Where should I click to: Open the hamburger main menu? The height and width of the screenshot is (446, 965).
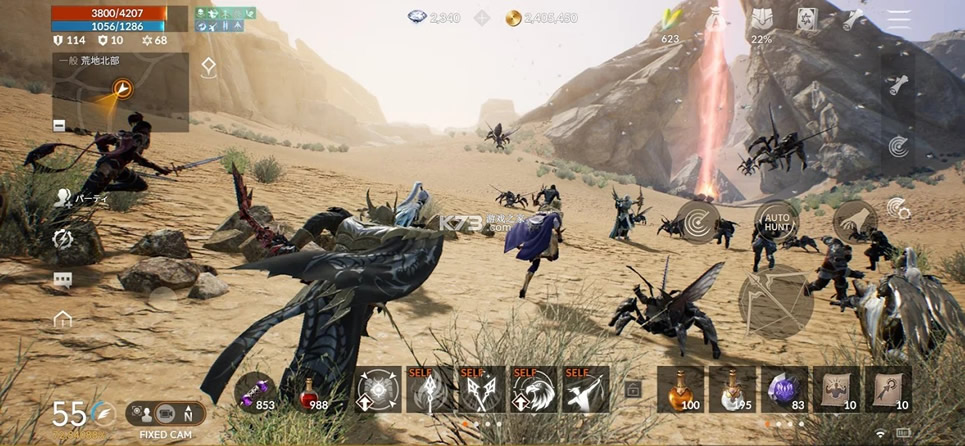899,19
